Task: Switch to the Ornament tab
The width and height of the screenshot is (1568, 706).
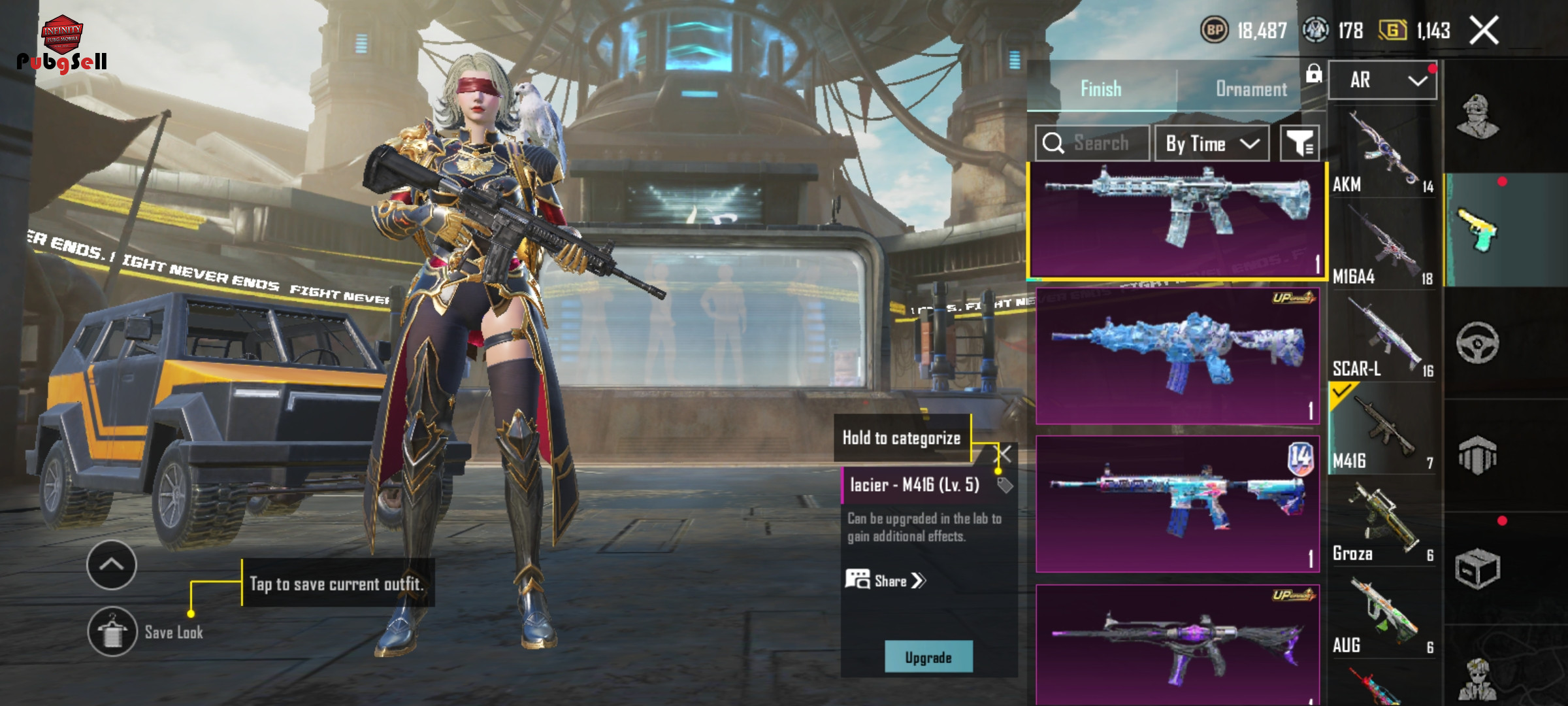Action: [1250, 89]
